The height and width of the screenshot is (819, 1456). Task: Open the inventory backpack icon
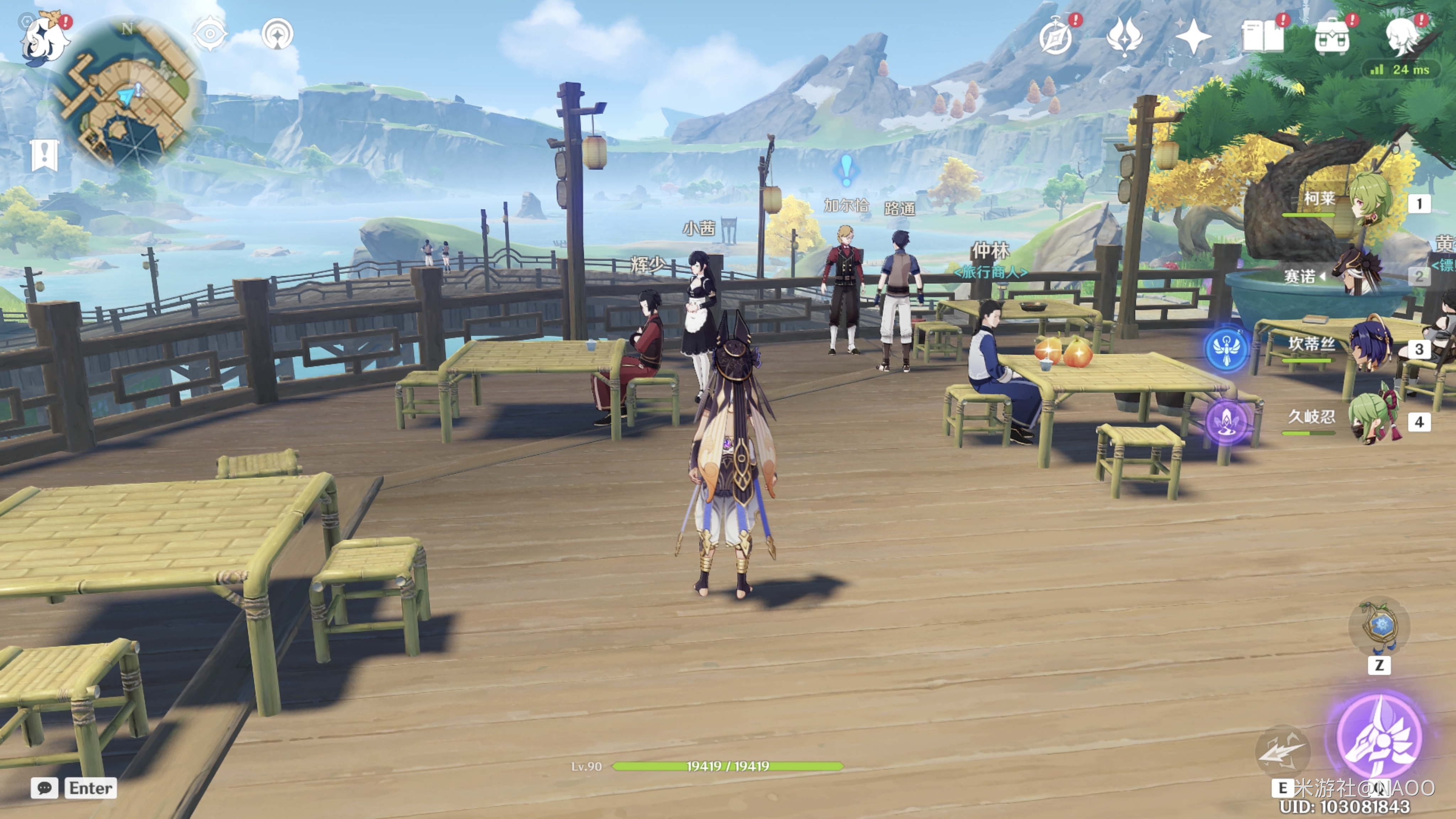click(1332, 37)
